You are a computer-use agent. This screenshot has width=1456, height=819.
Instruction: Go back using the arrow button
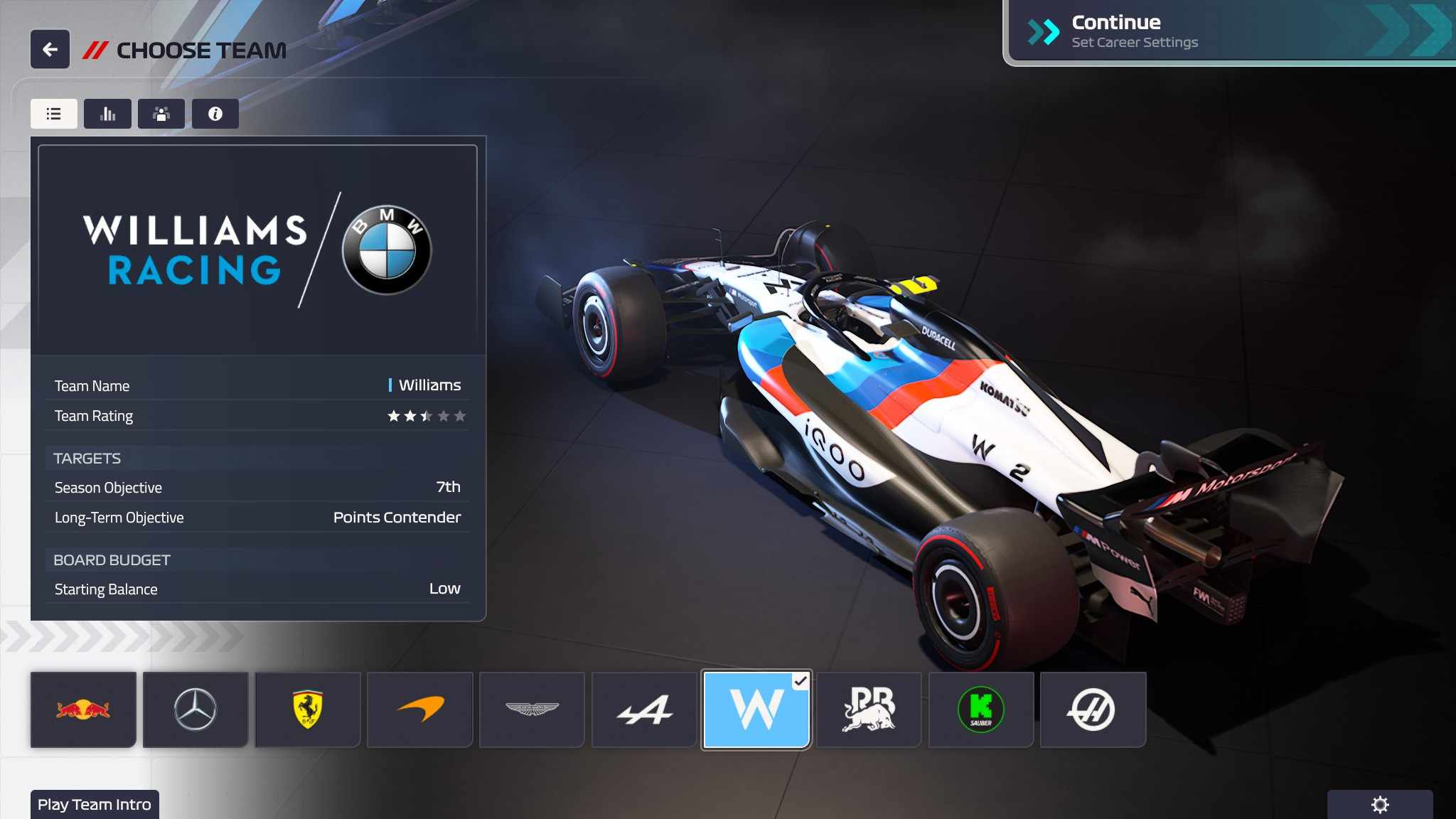(50, 49)
